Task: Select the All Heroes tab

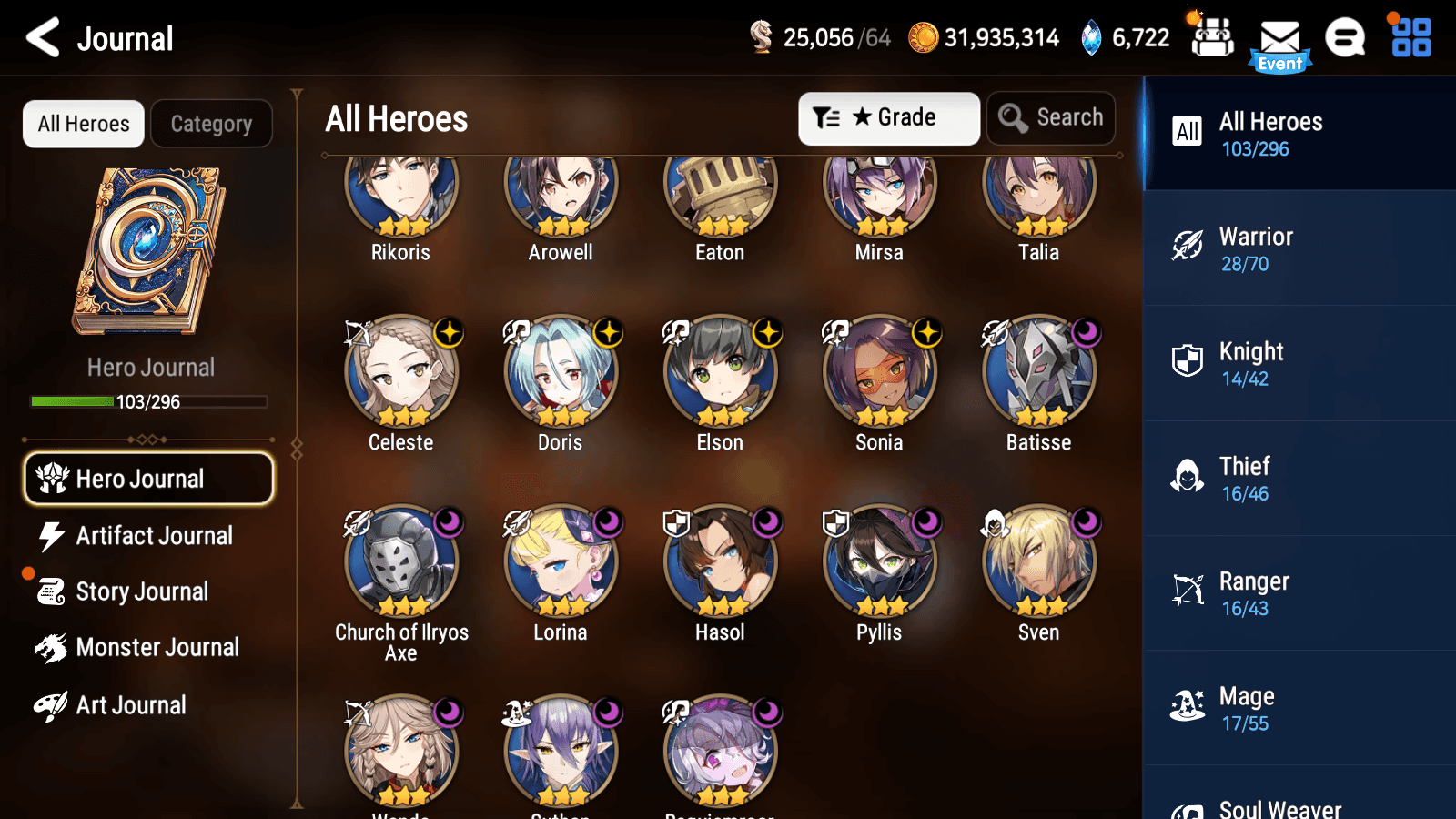Action: coord(83,124)
